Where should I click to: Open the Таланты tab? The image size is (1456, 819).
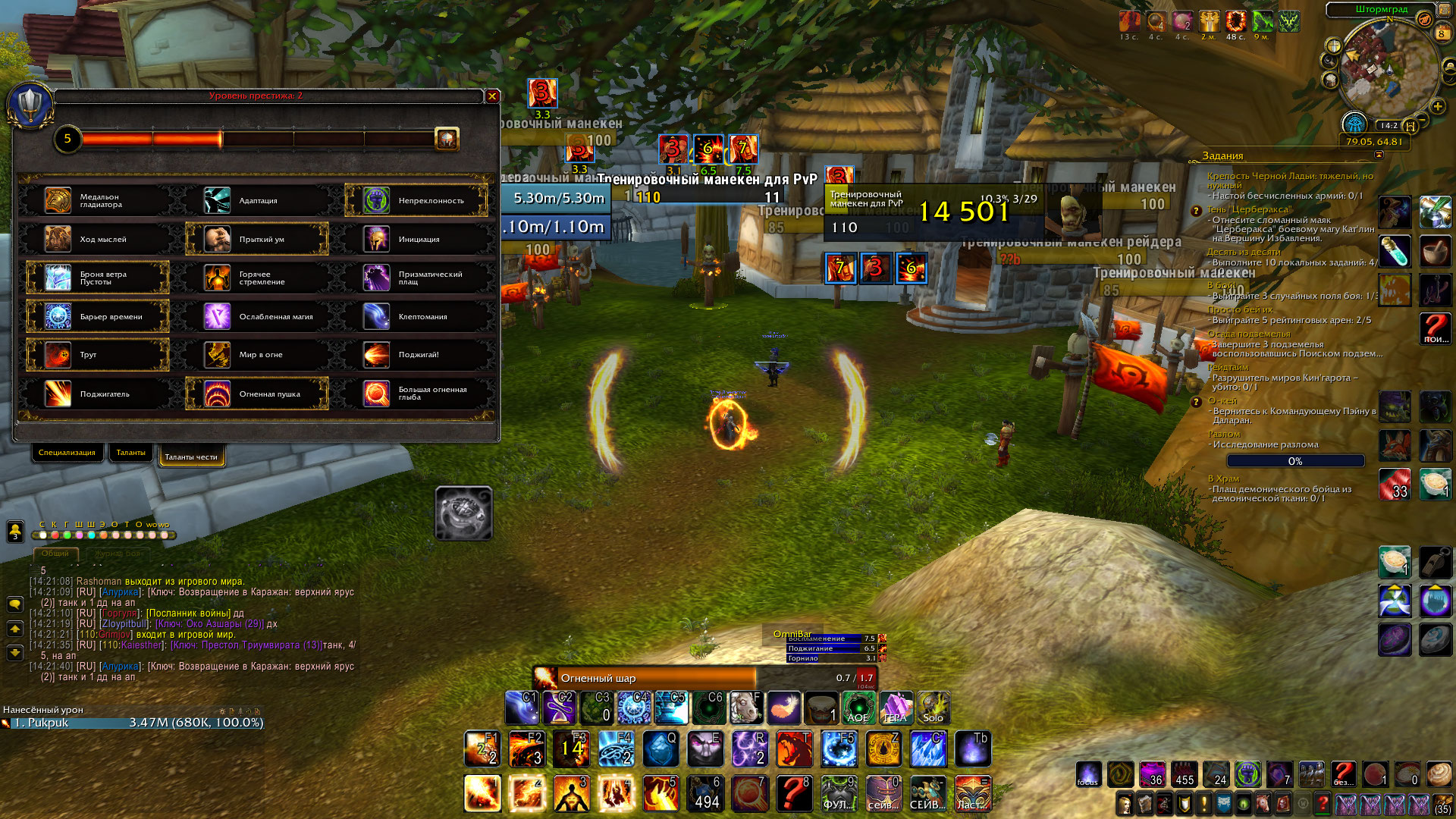[x=131, y=453]
